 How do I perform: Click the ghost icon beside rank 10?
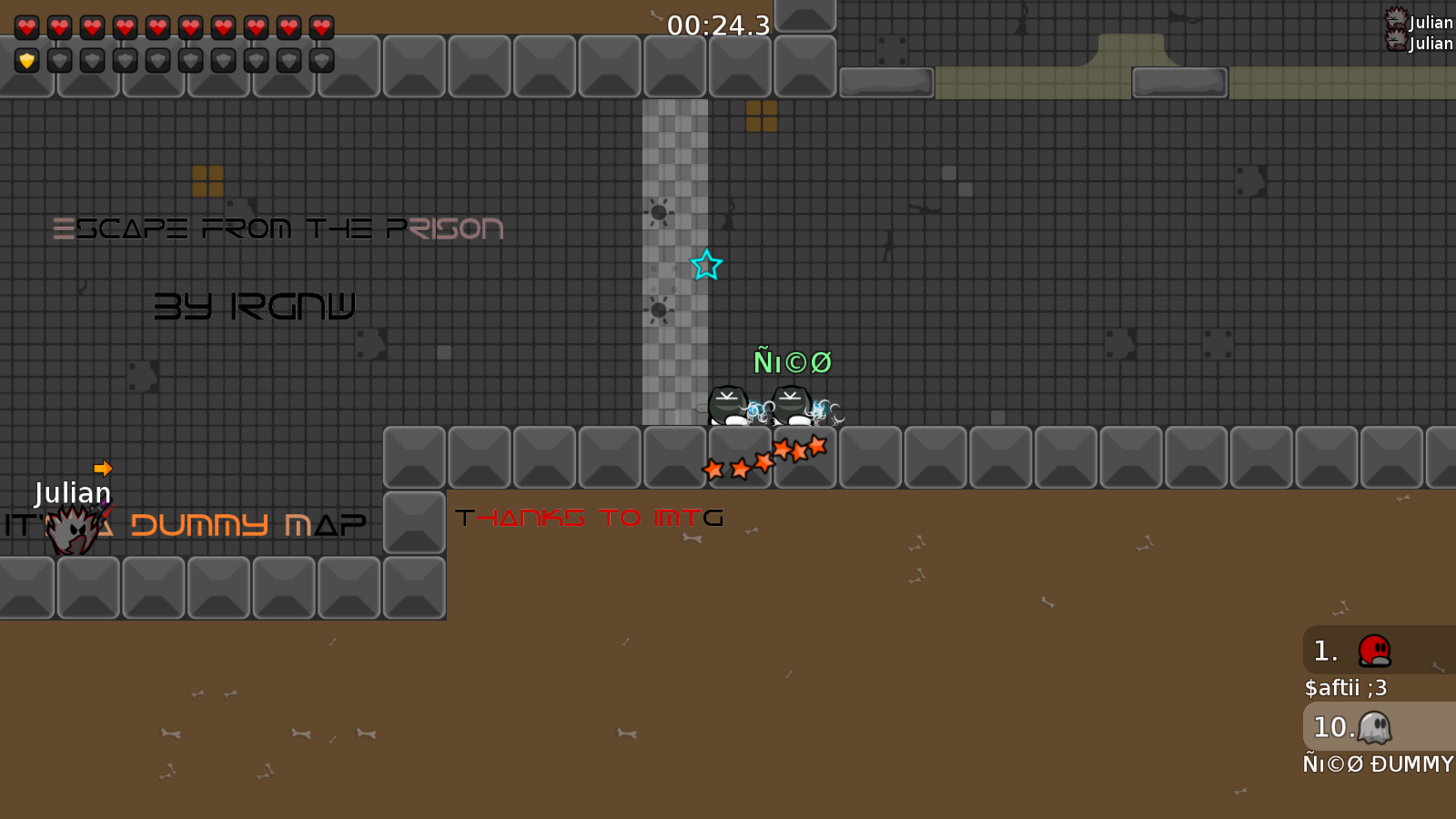[x=1377, y=727]
